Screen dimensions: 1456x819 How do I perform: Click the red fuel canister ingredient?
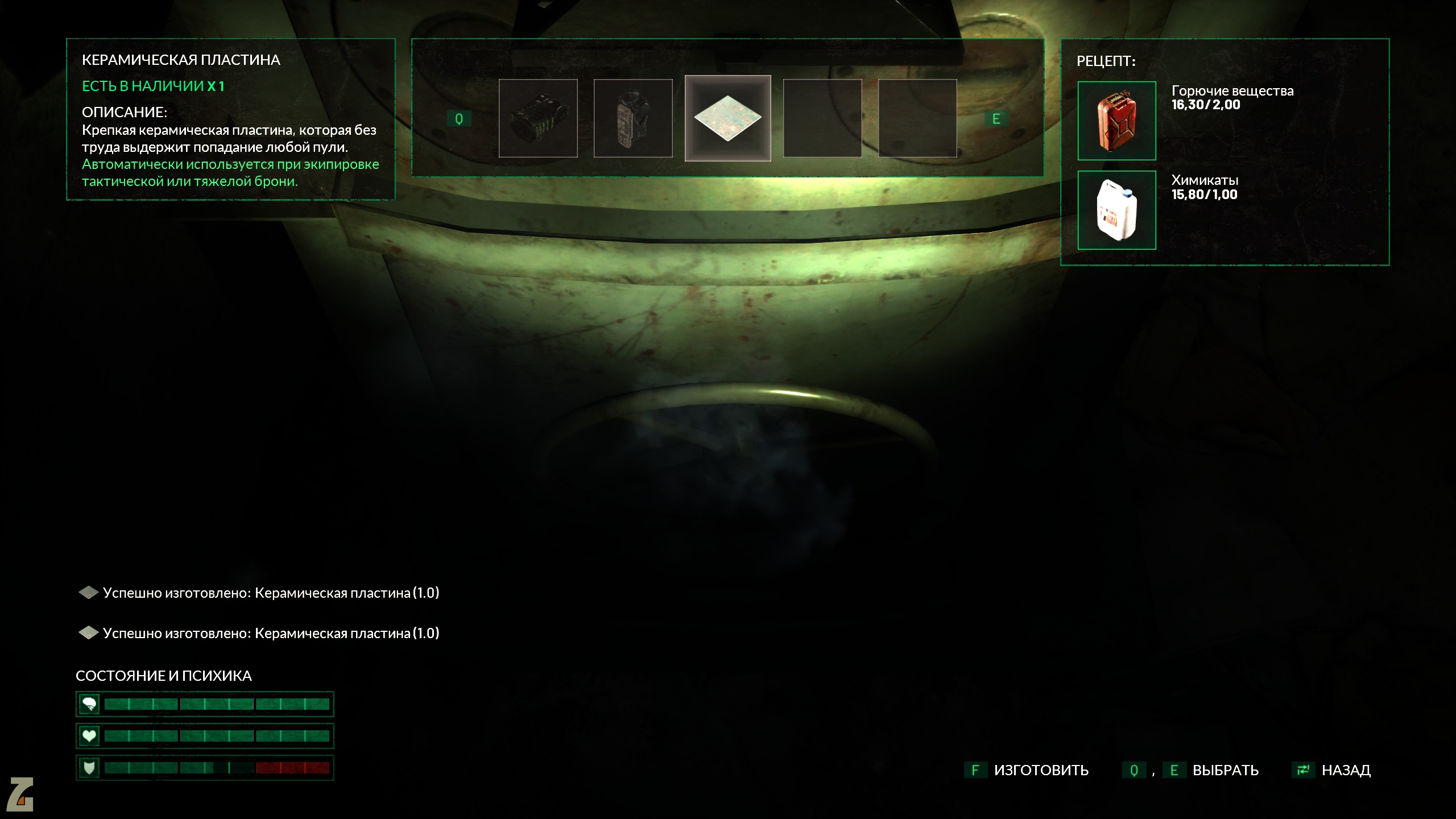point(1116,121)
